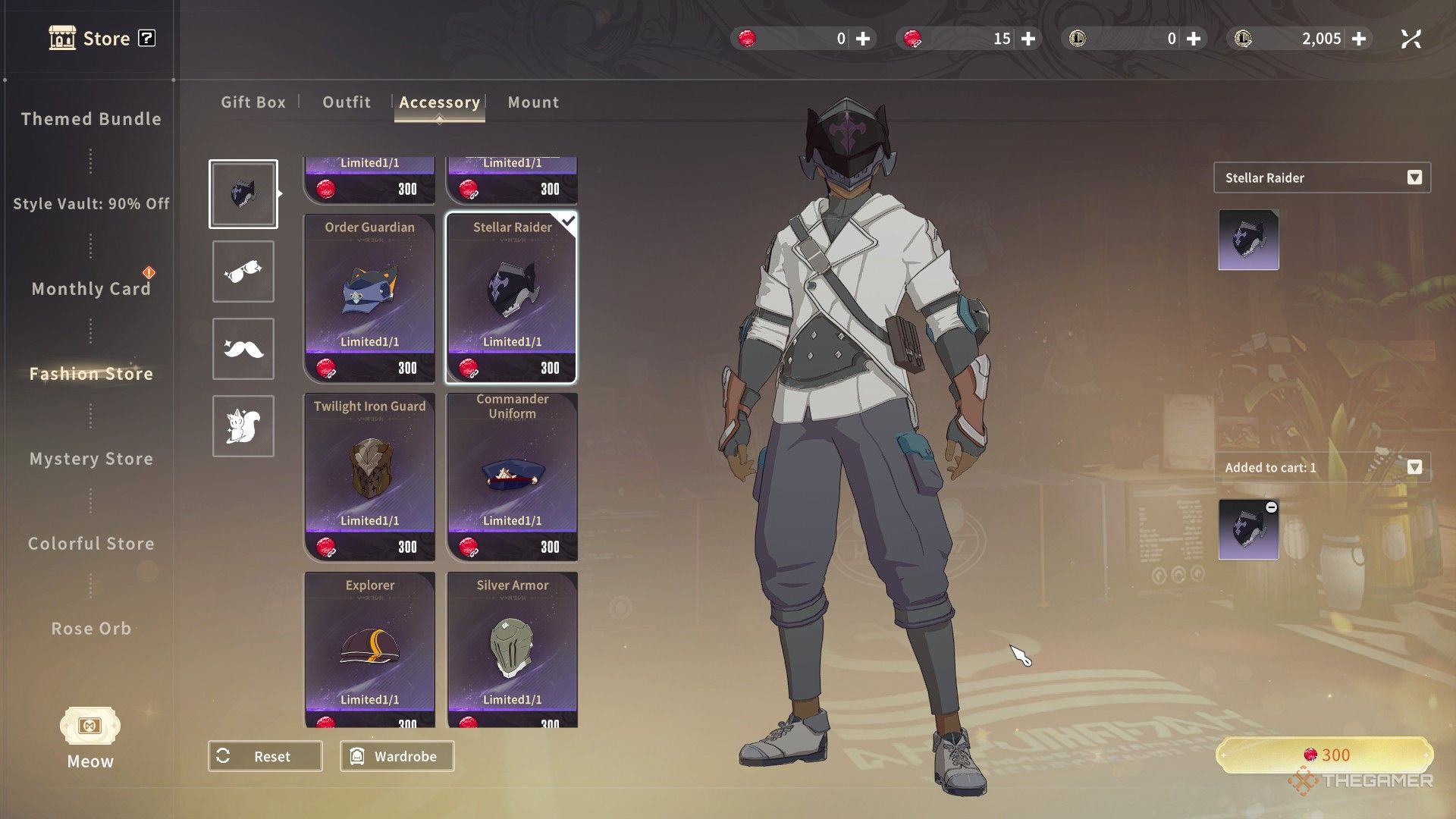Close the Store screen
Screen dimensions: 1456x819
click(x=1410, y=39)
